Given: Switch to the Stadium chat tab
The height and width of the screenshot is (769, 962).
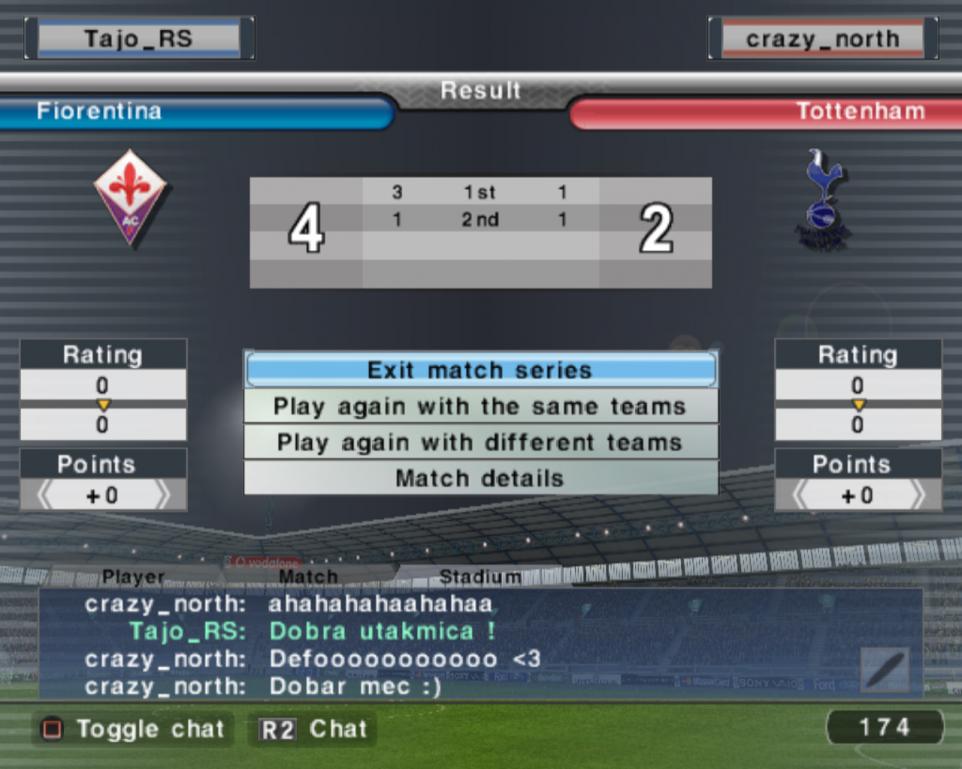Looking at the screenshot, I should coord(480,577).
